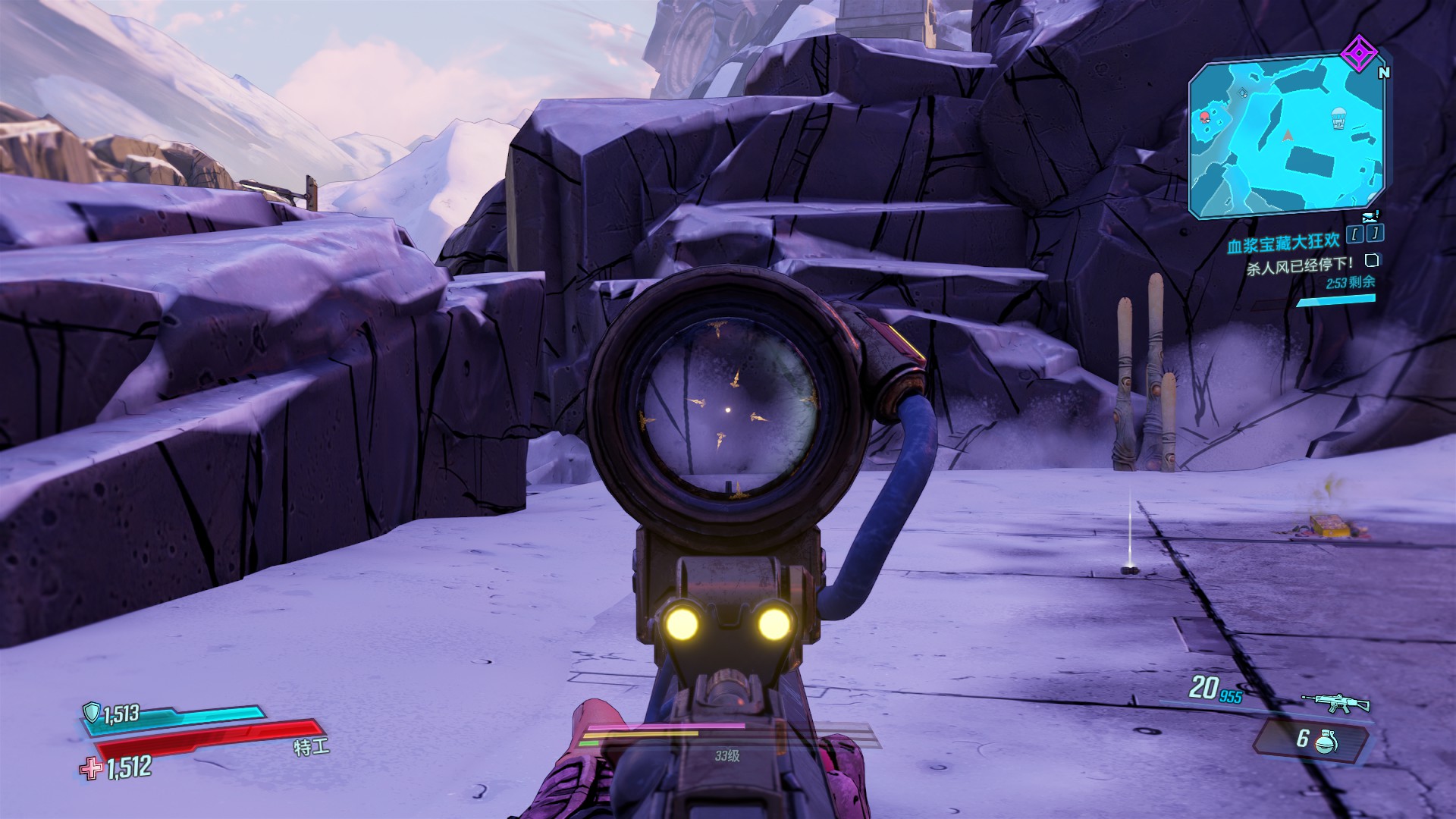Image resolution: width=1456 pixels, height=819 pixels.
Task: Open the minimap in the corner
Action: click(x=1286, y=136)
